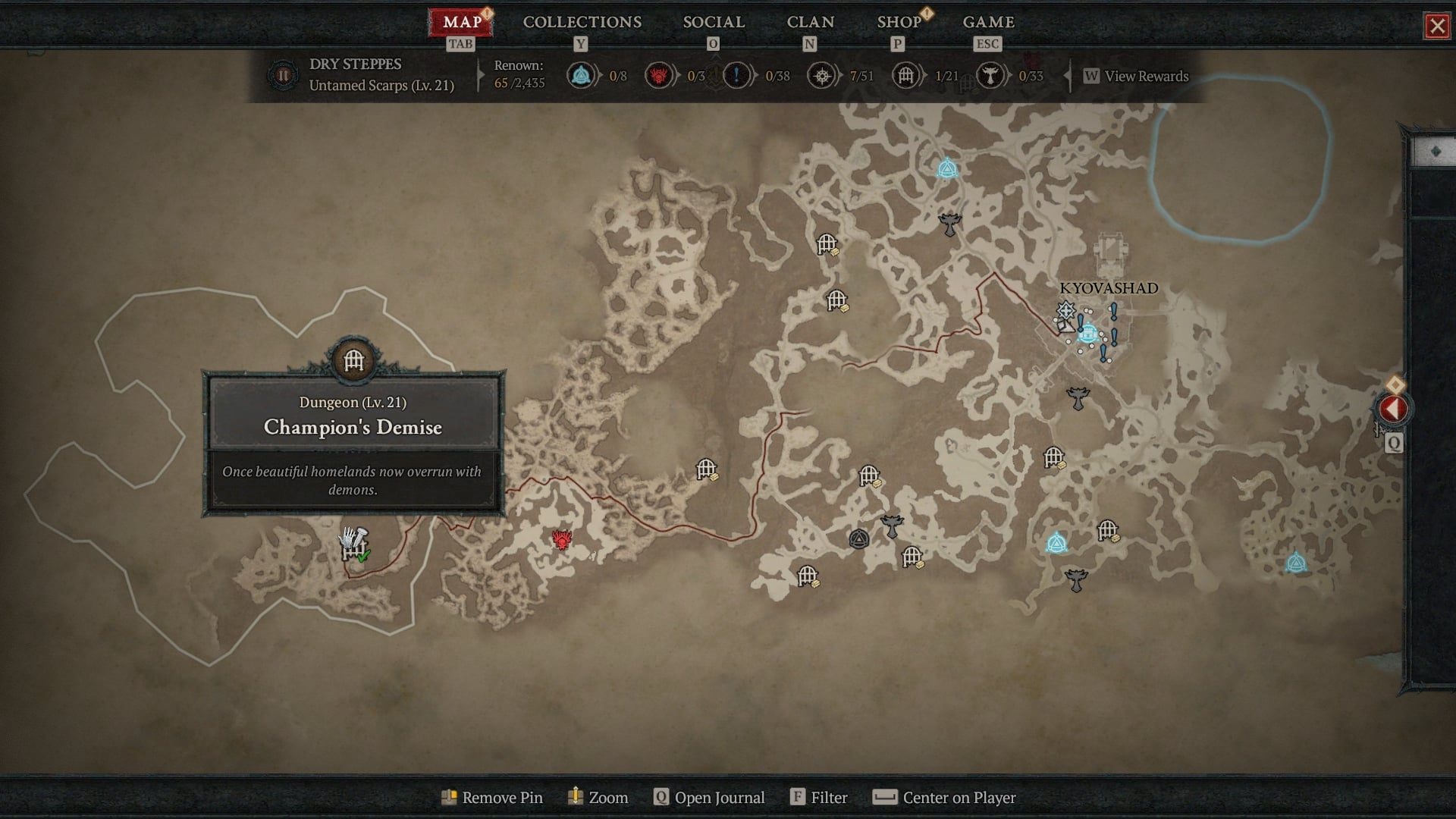Viewport: 1456px width, 819px height.
Task: Expand the collapsed journal panel on right side
Action: tap(1436, 152)
